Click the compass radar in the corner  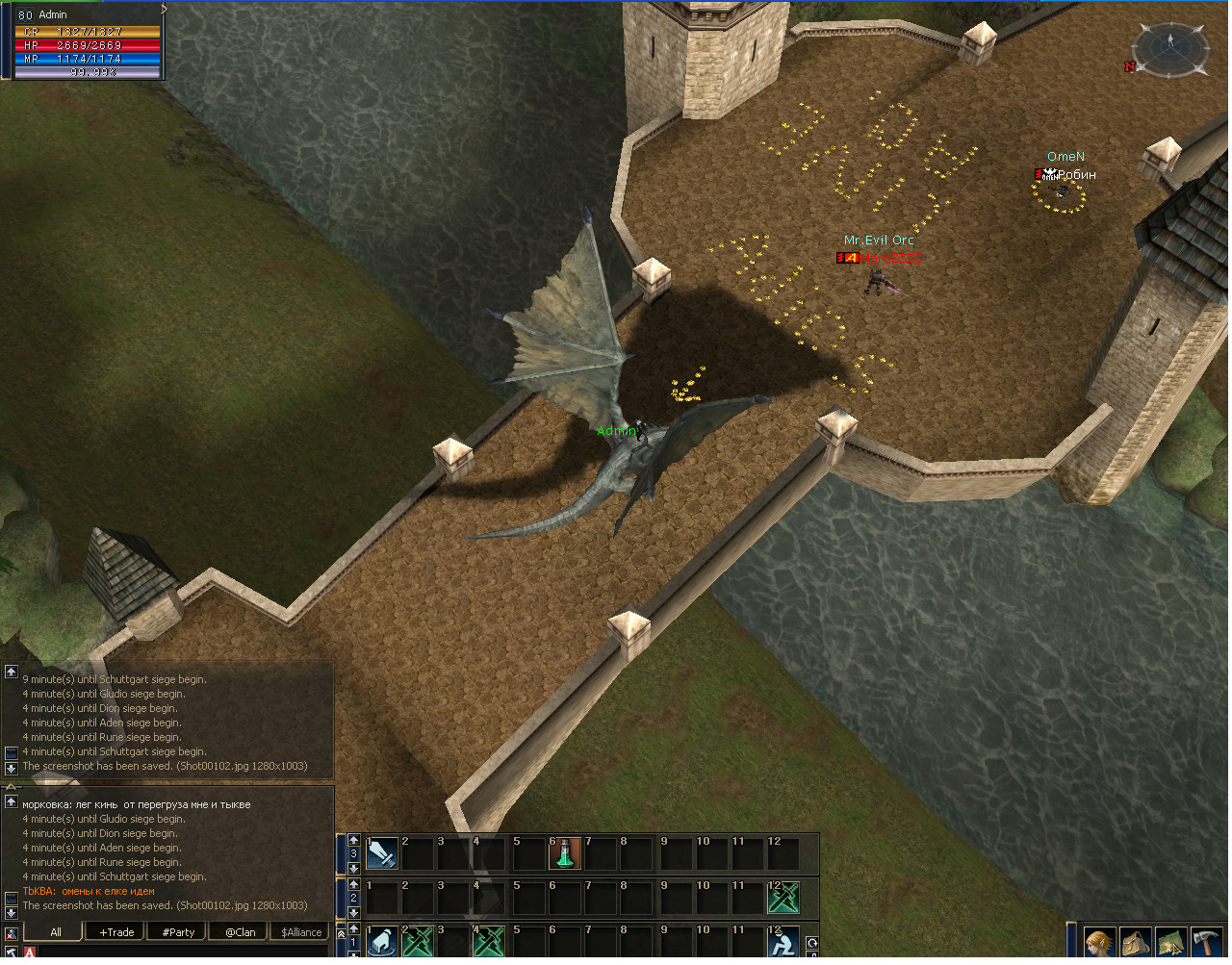pos(1170,46)
